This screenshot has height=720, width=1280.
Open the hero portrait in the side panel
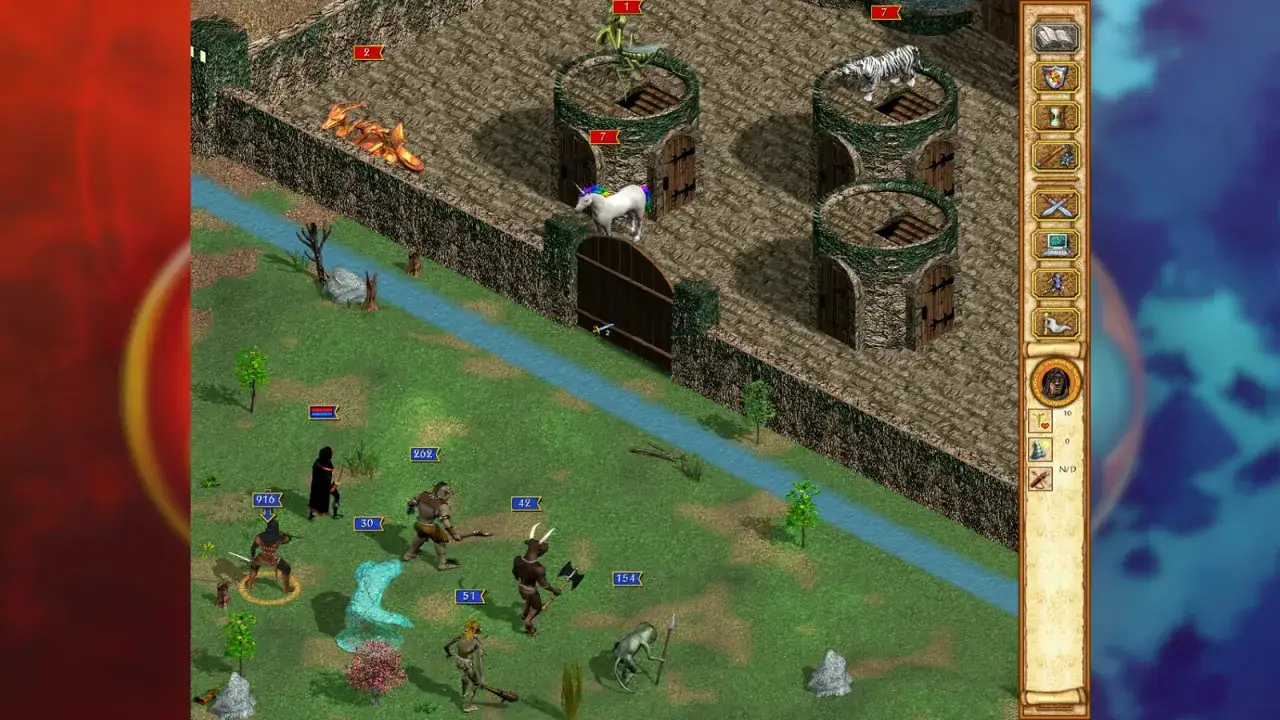1056,383
